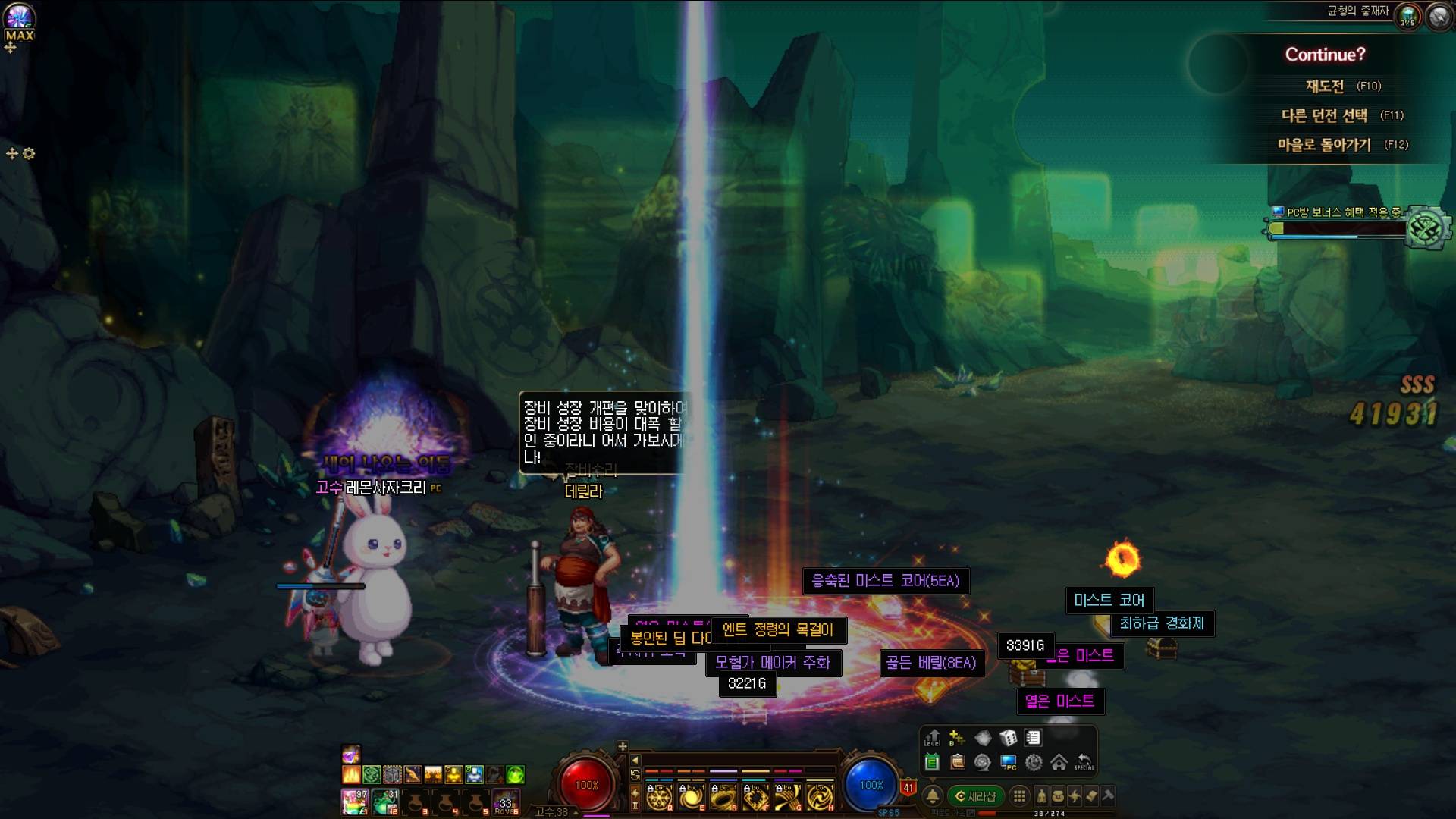Viewport: 1456px width, 819px height.
Task: Click the gear icon below the MAX badge
Action: (29, 153)
